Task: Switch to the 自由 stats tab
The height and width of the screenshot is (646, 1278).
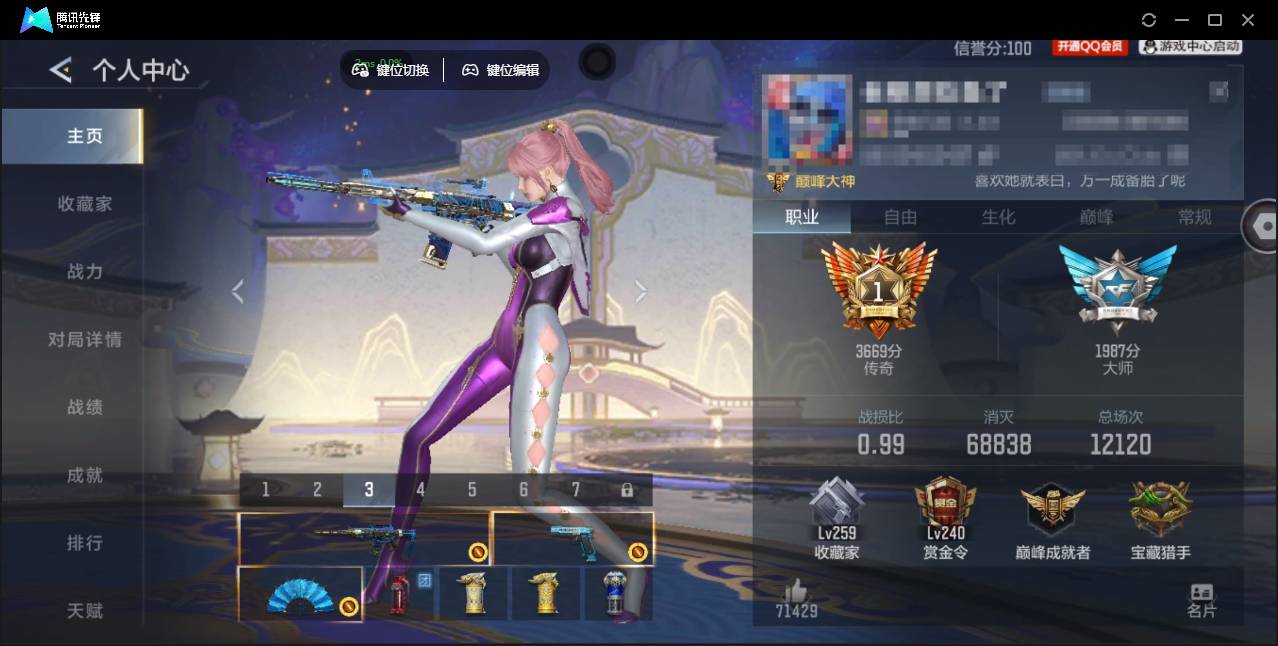Action: pyautogui.click(x=900, y=217)
